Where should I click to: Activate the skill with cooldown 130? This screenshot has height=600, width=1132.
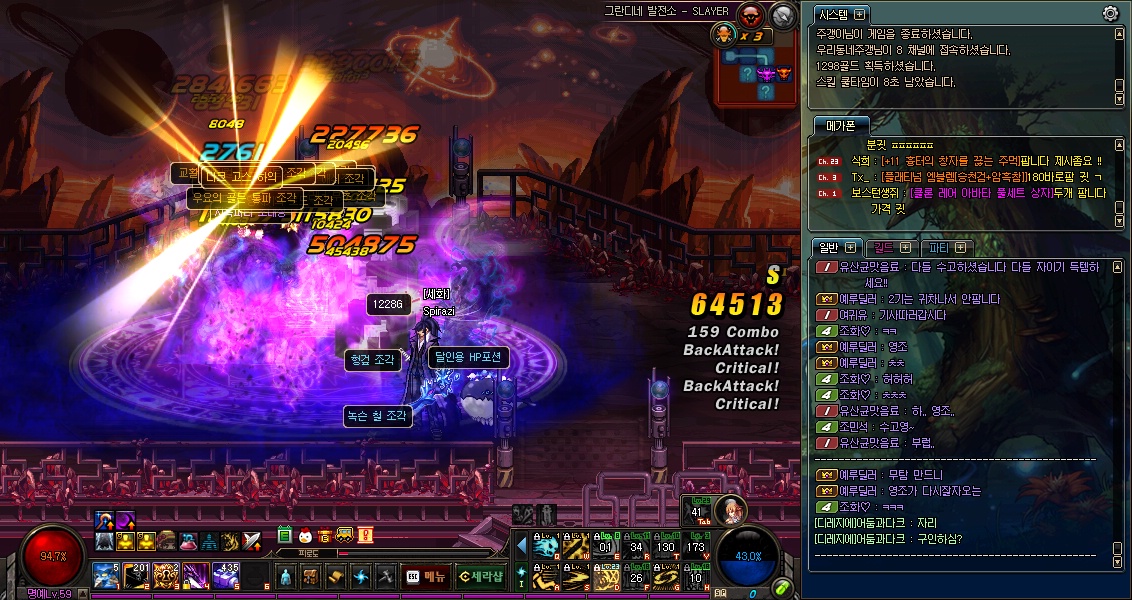coord(666,546)
